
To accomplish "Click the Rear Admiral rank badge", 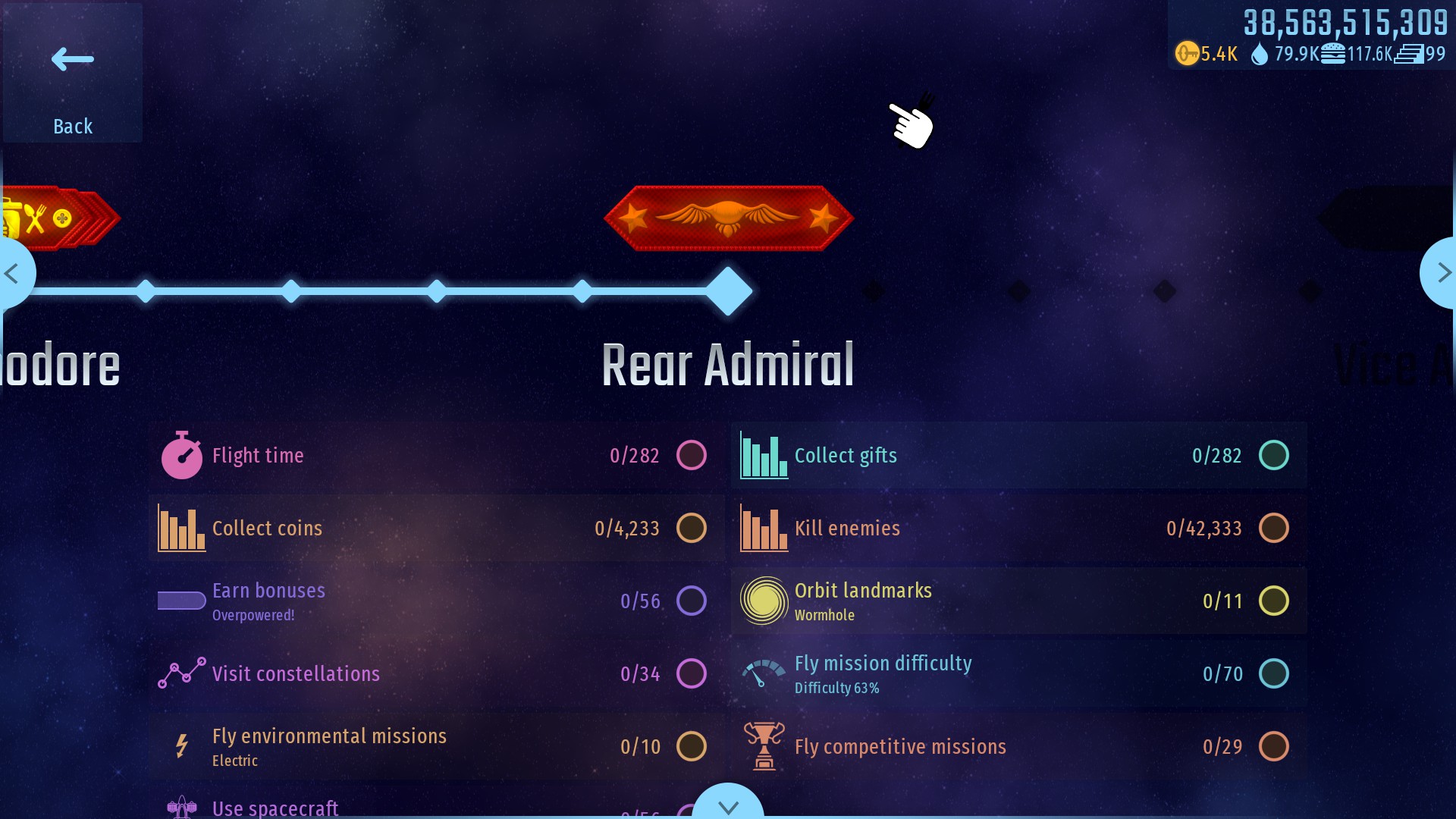I will 728,218.
